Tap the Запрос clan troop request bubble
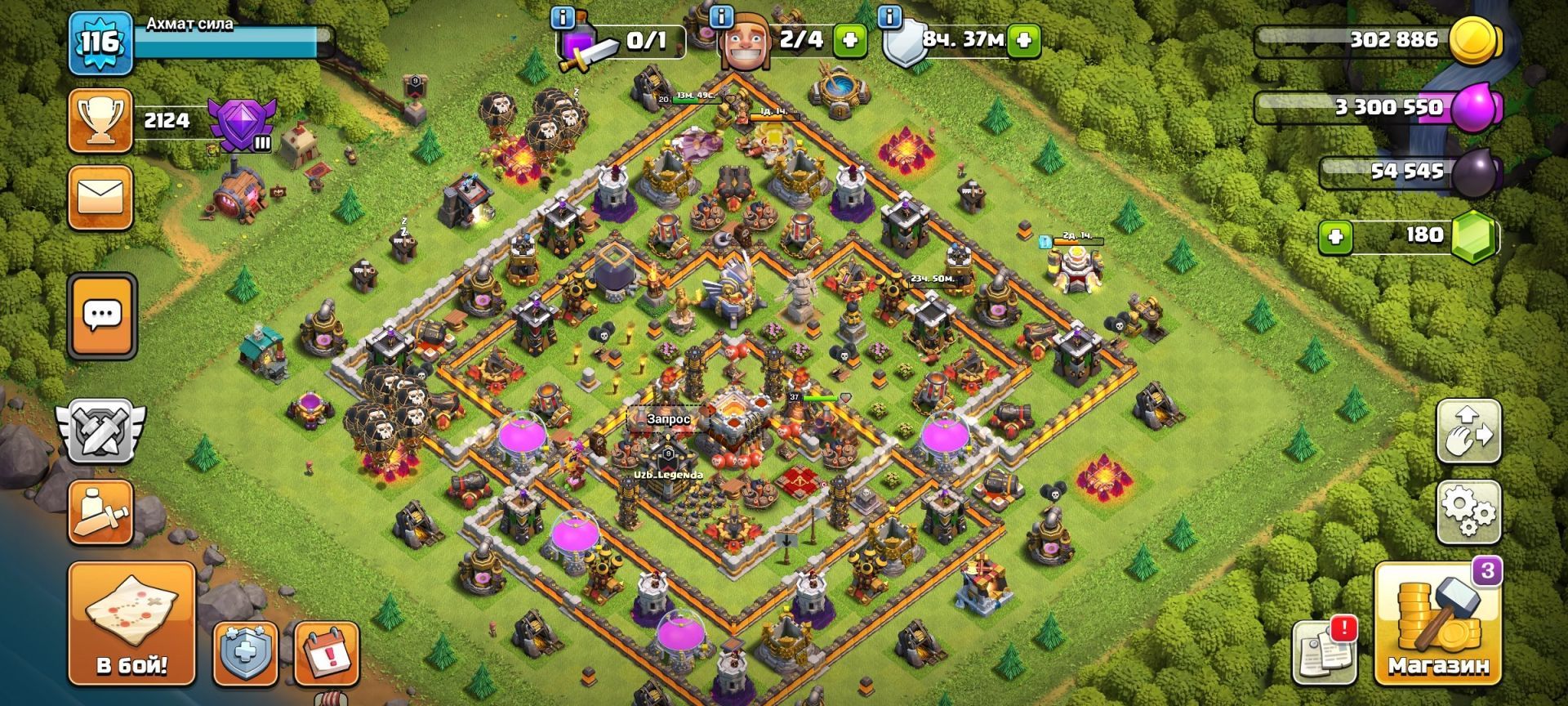Viewport: 1568px width, 706px height. point(668,419)
